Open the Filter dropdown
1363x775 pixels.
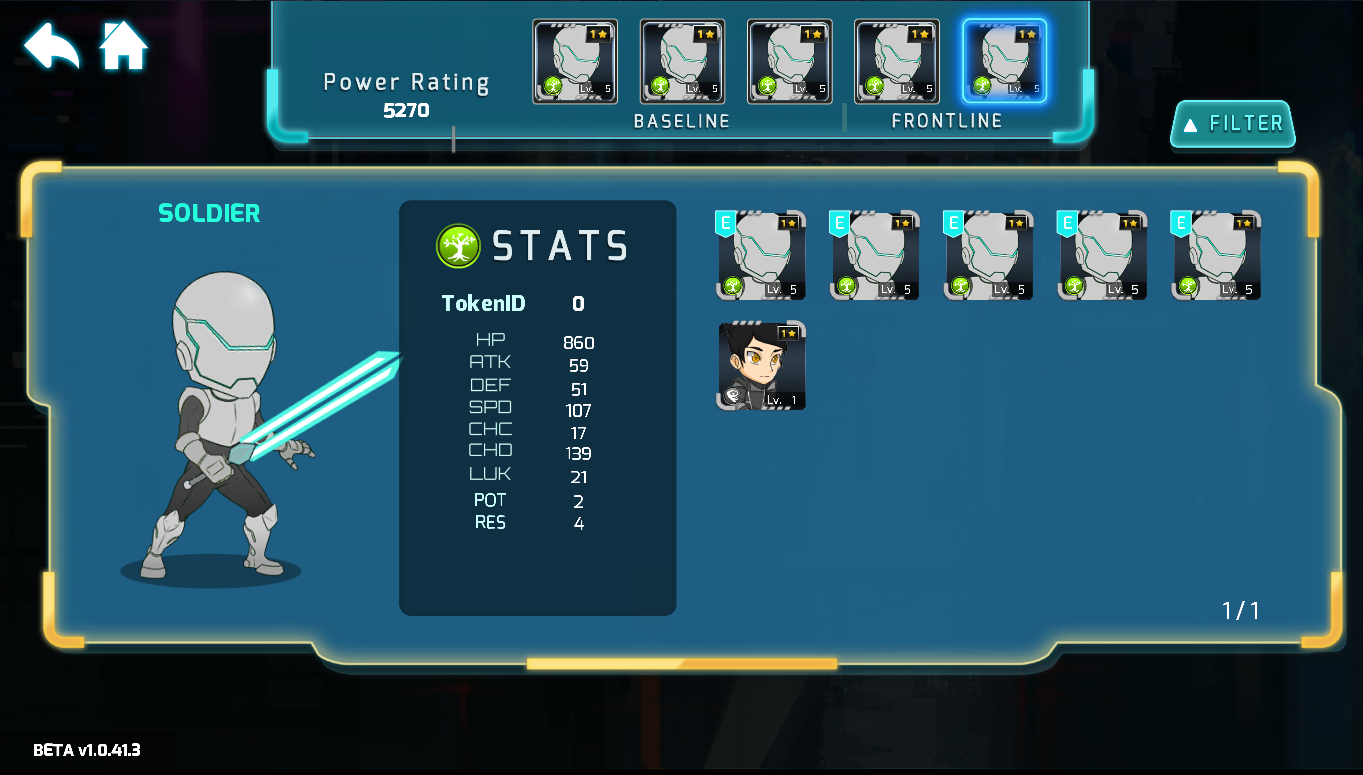point(1233,124)
